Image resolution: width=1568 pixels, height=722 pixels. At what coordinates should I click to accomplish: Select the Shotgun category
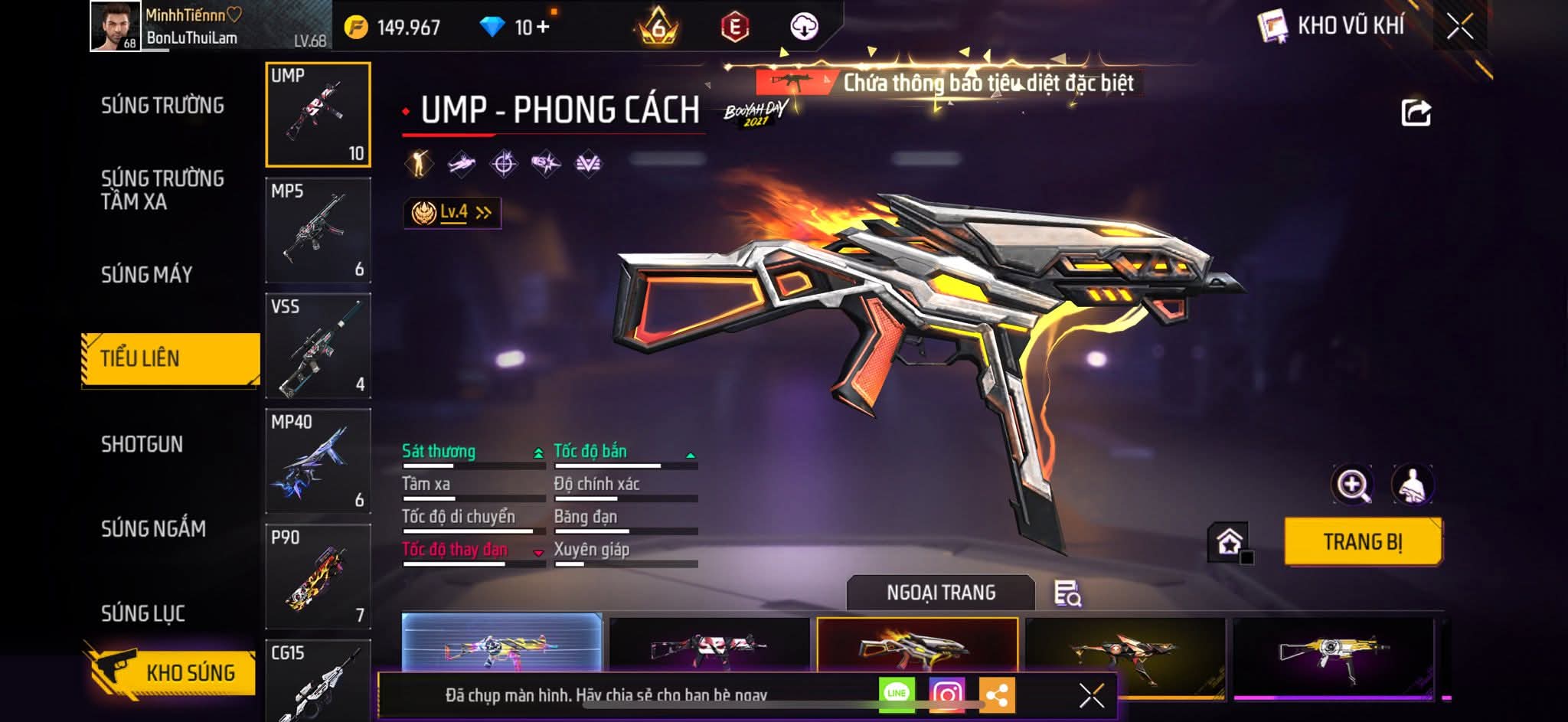142,444
